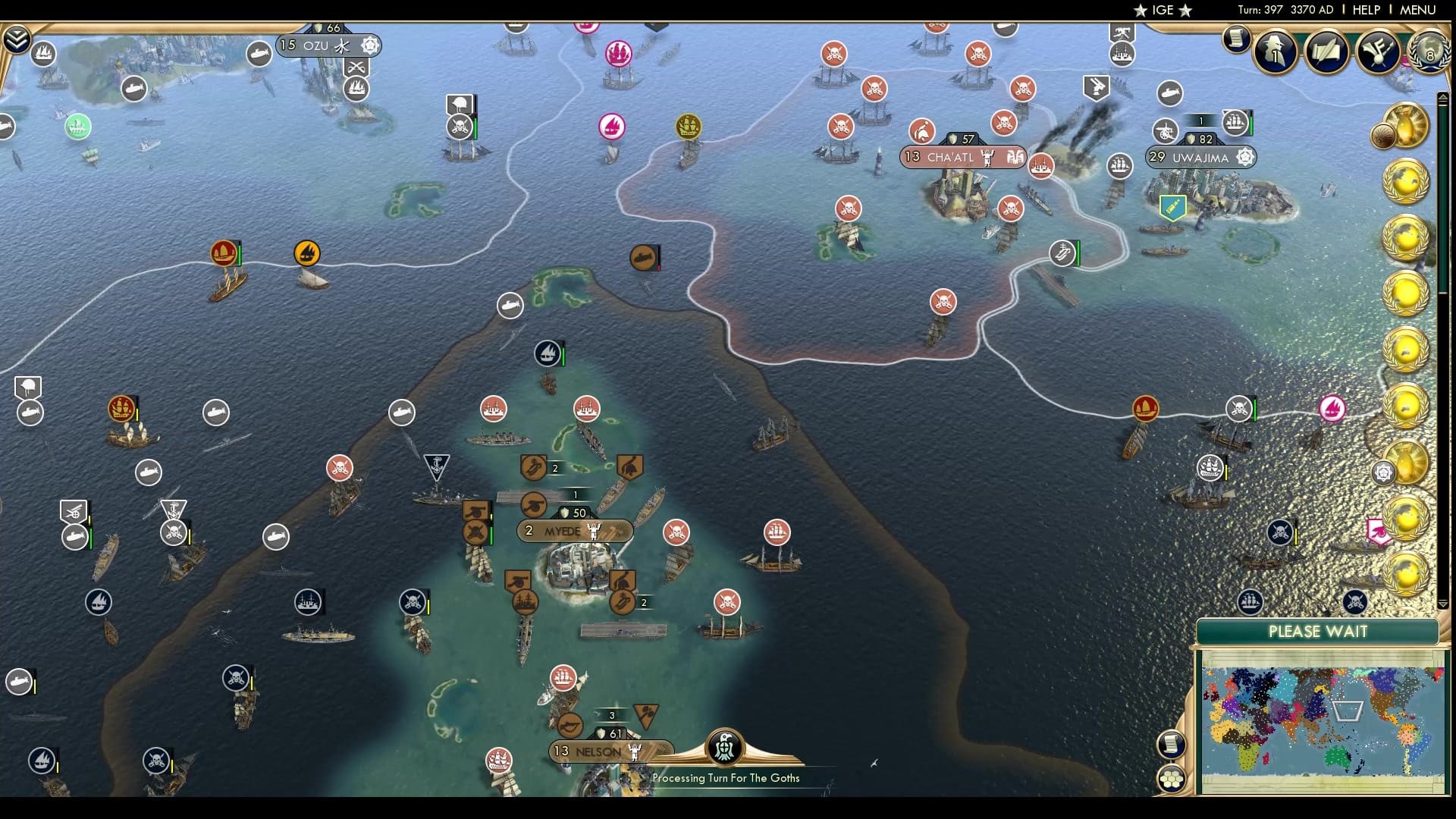Click a red barbarian crossed-swords icon near Myede
This screenshot has width=1456, height=819.
click(x=677, y=533)
